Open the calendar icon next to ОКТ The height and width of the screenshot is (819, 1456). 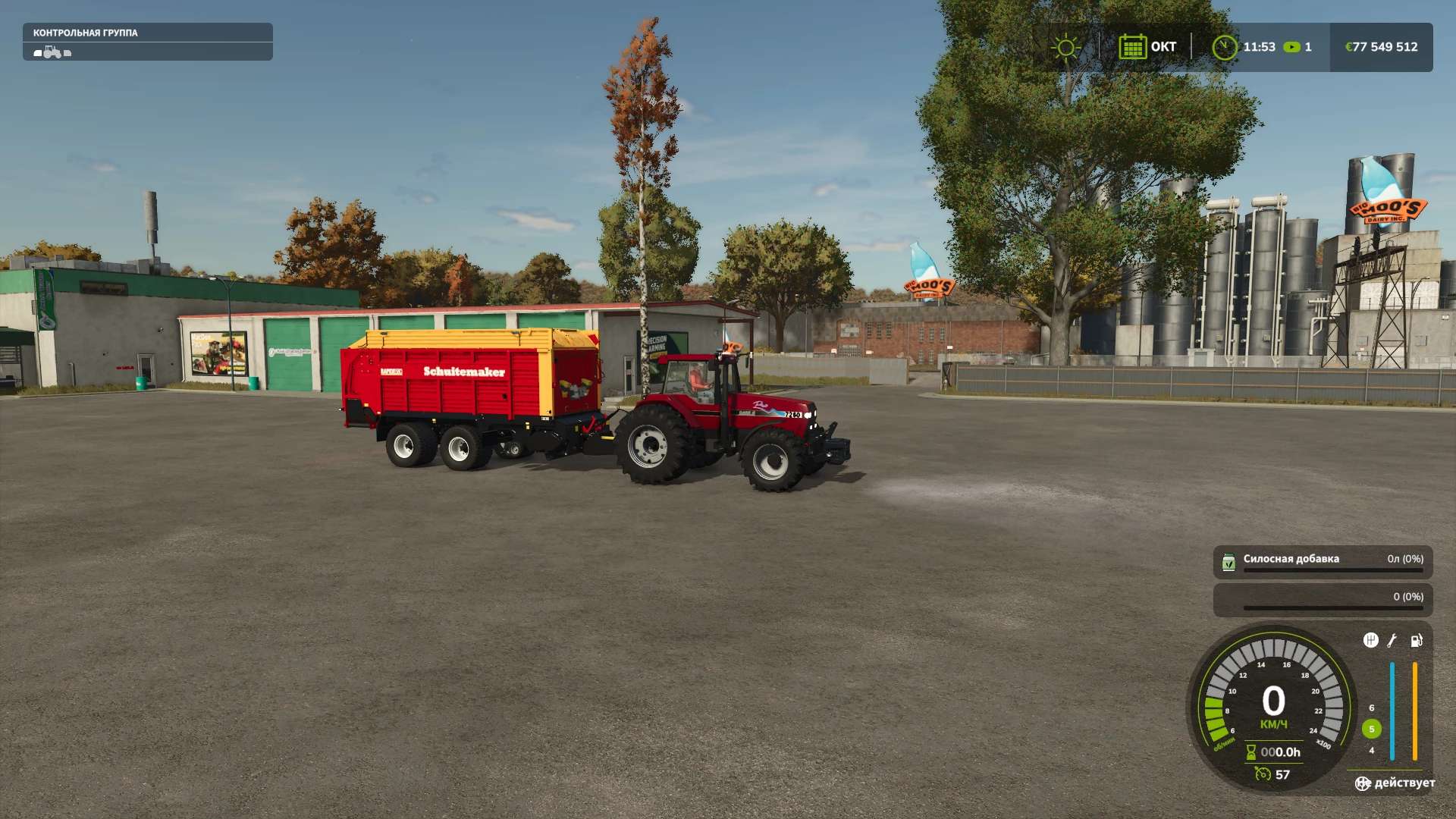pyautogui.click(x=1132, y=47)
